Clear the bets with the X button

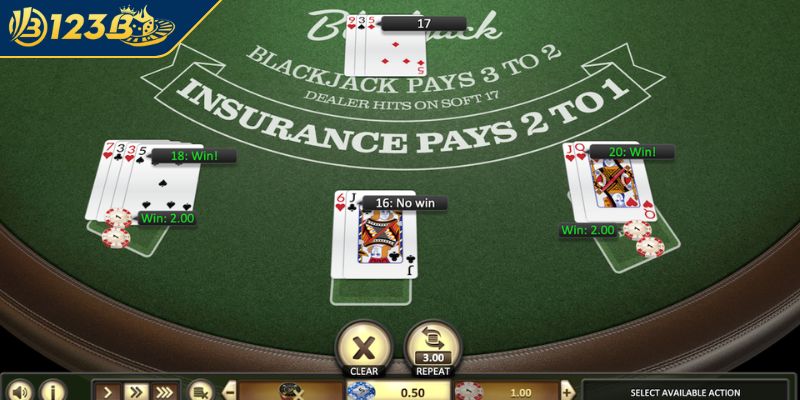coord(362,345)
